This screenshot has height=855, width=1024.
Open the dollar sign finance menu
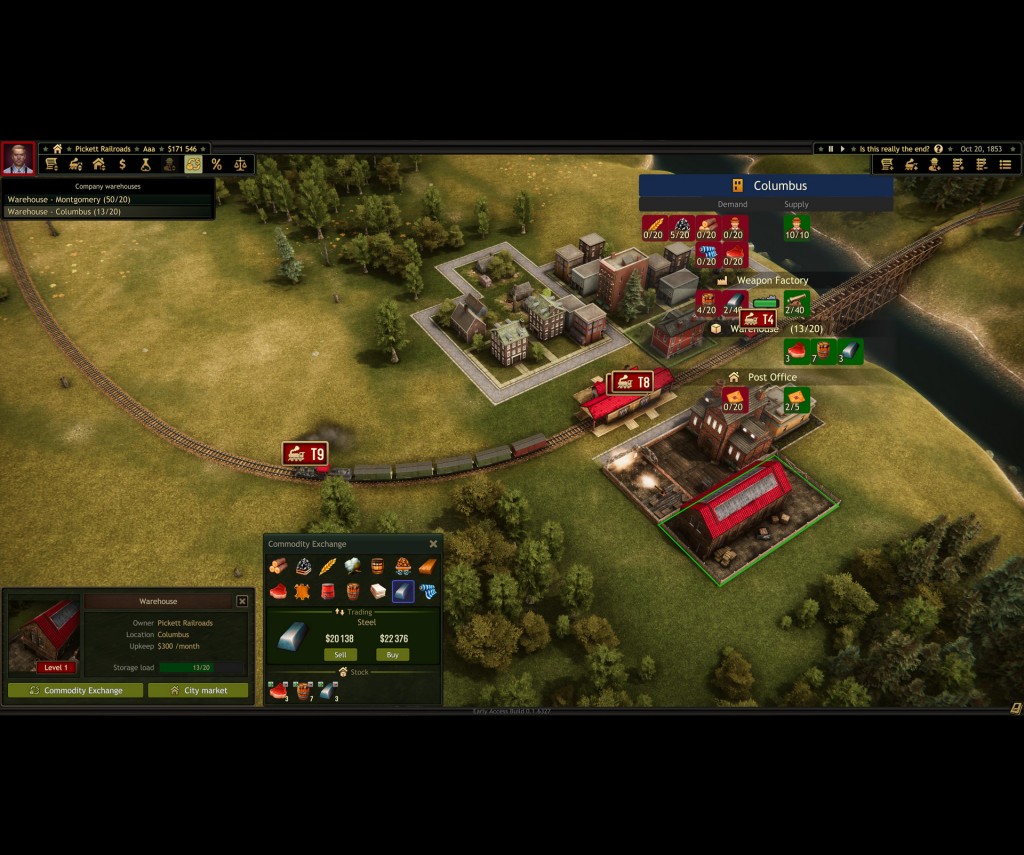tap(122, 164)
